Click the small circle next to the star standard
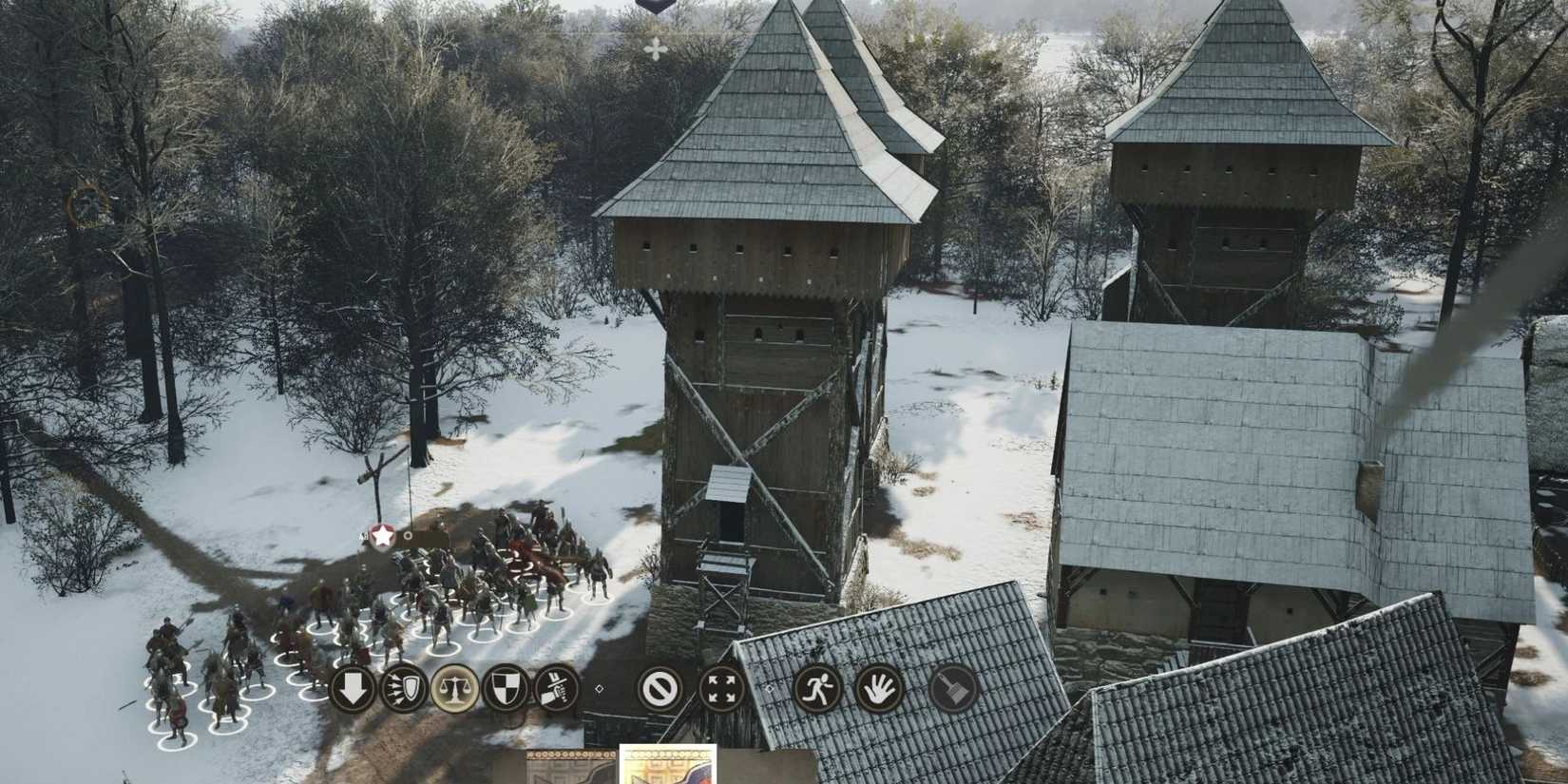This screenshot has width=1568, height=784. (x=407, y=536)
